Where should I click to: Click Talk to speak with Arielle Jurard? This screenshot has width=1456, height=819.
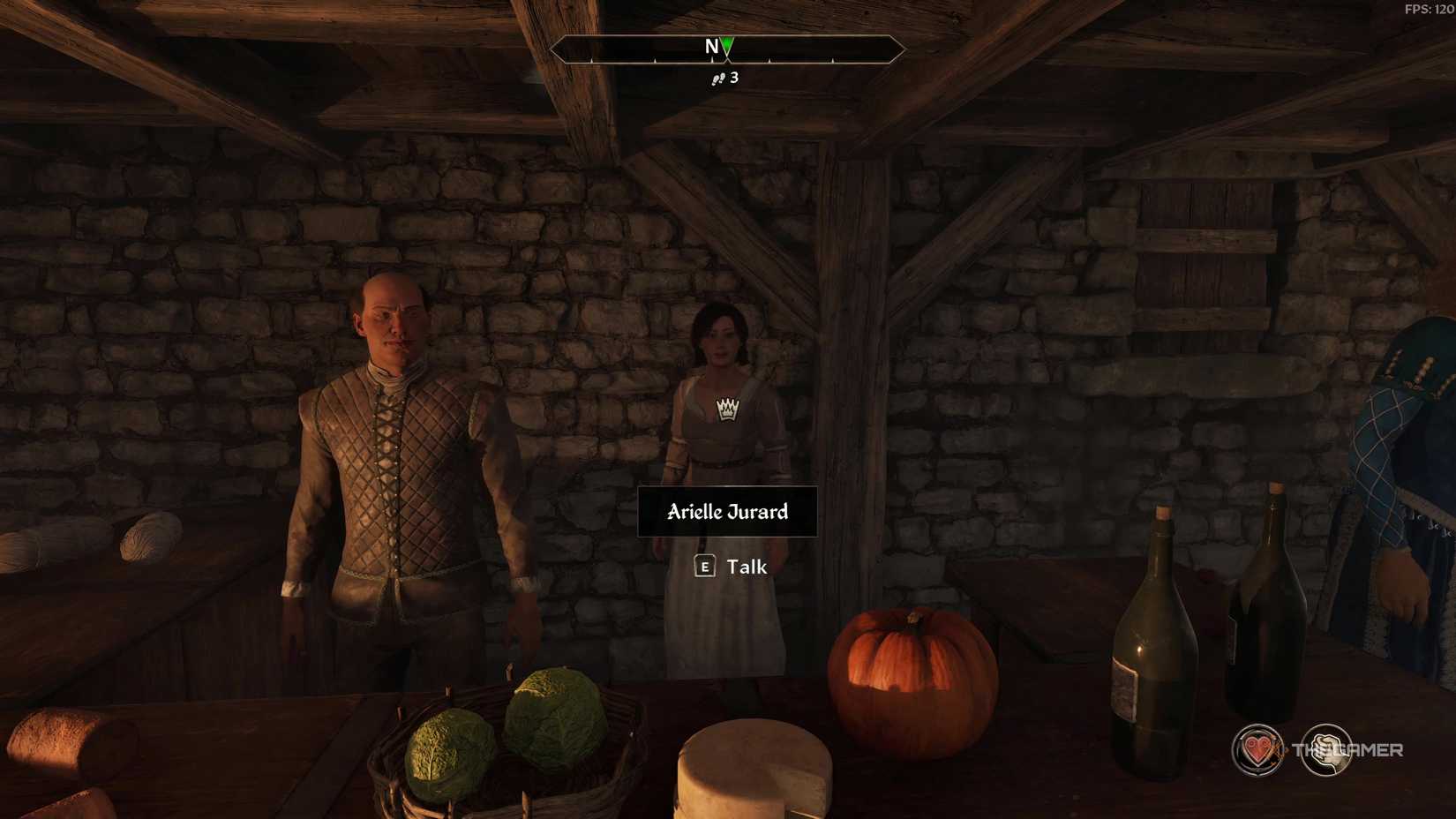pos(746,567)
